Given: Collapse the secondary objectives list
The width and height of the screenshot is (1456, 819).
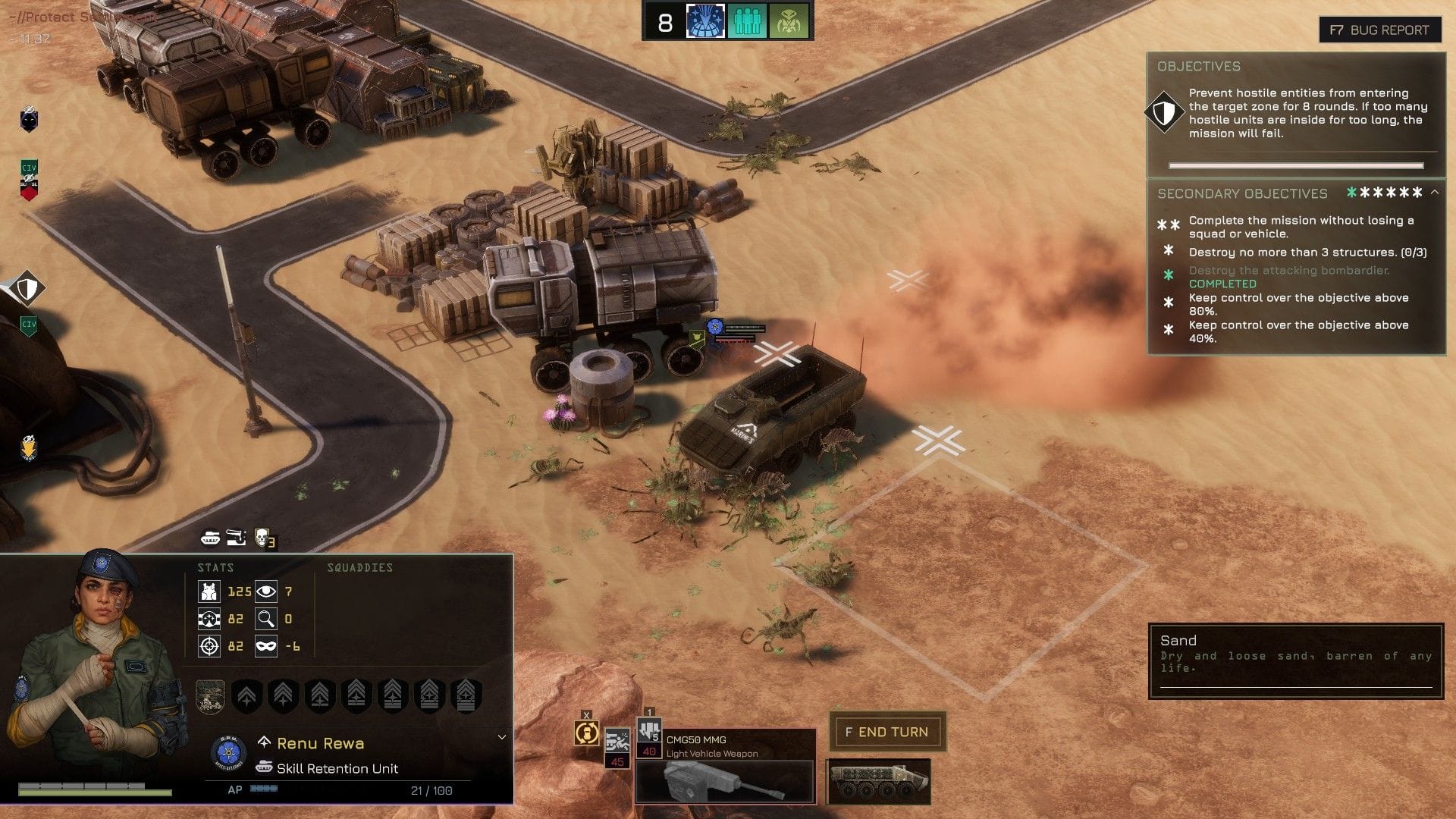Looking at the screenshot, I should (x=1435, y=193).
